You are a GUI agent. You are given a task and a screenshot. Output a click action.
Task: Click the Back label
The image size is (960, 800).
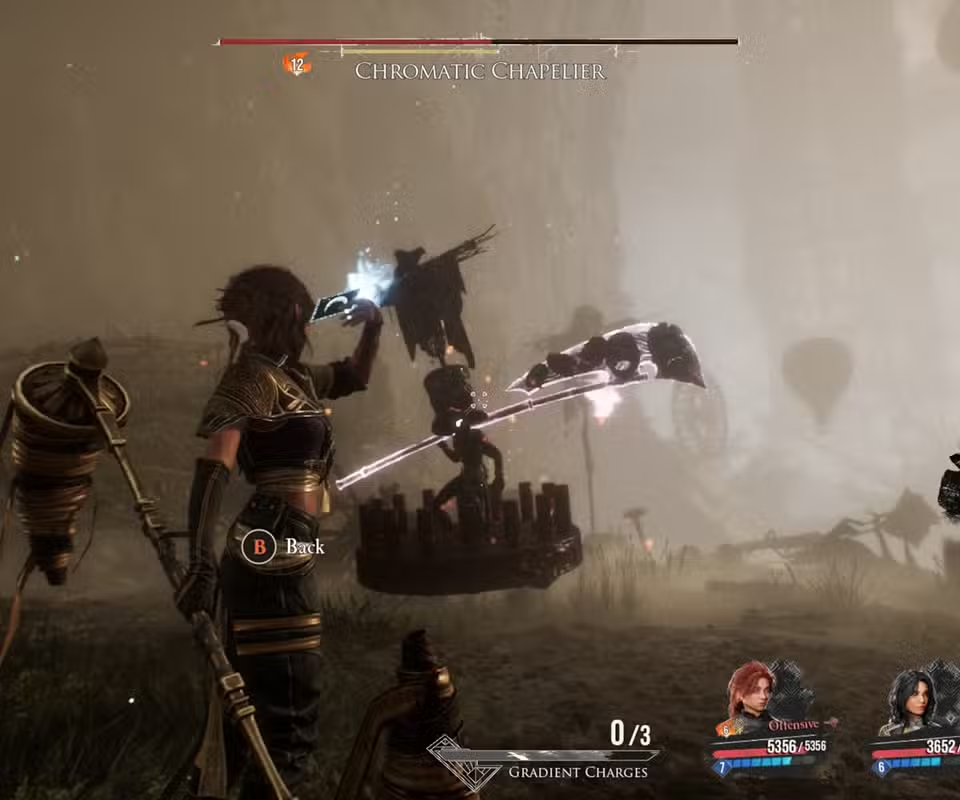point(305,546)
